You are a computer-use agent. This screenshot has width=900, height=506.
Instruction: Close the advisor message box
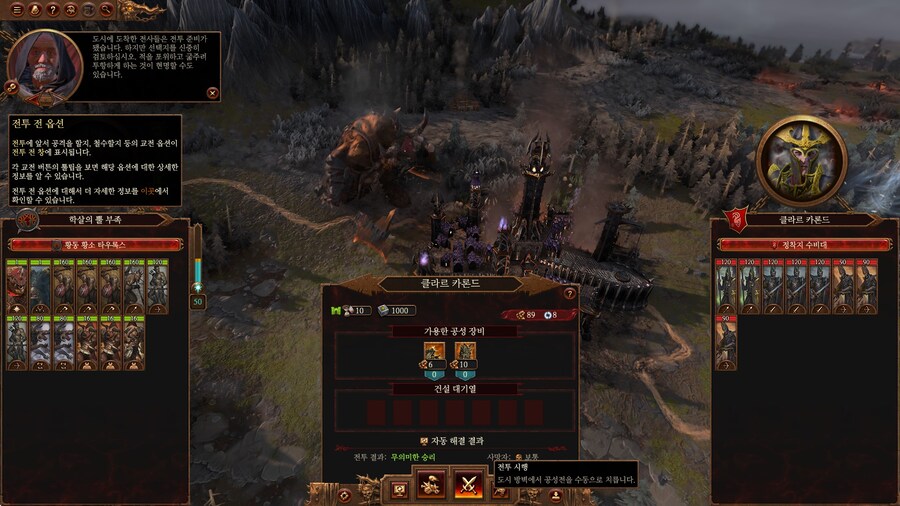(x=212, y=93)
